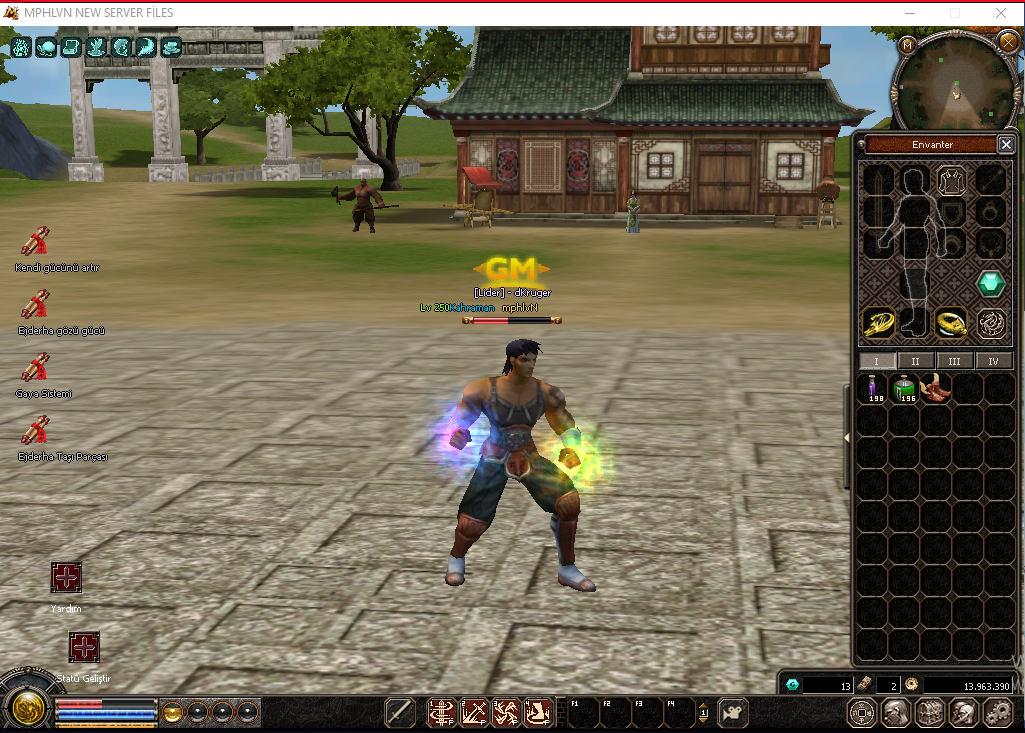
Task: Pick the red horn item in inventory
Action: [937, 388]
